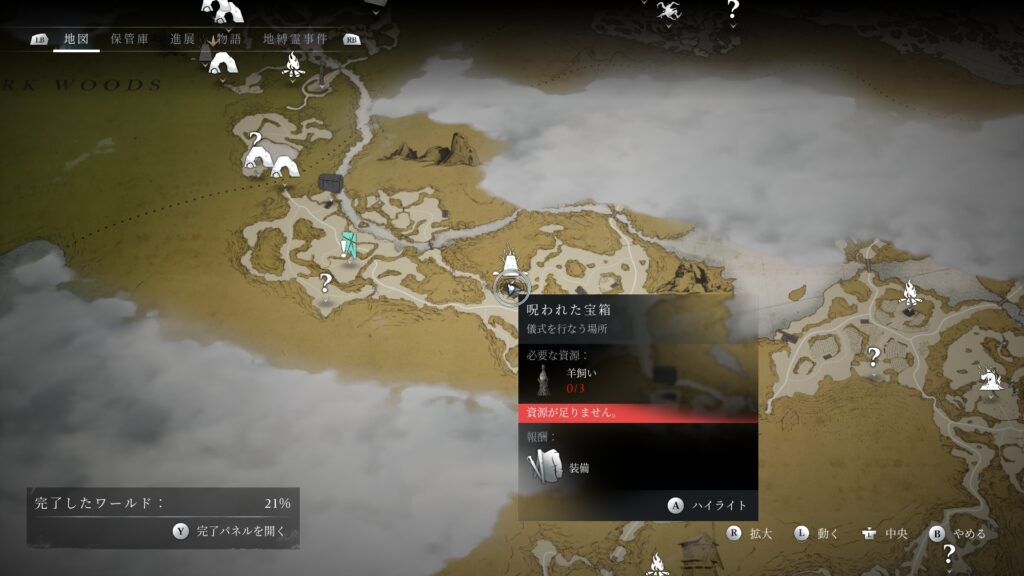Show the 物語 story tab
The width and height of the screenshot is (1024, 576).
(x=229, y=39)
